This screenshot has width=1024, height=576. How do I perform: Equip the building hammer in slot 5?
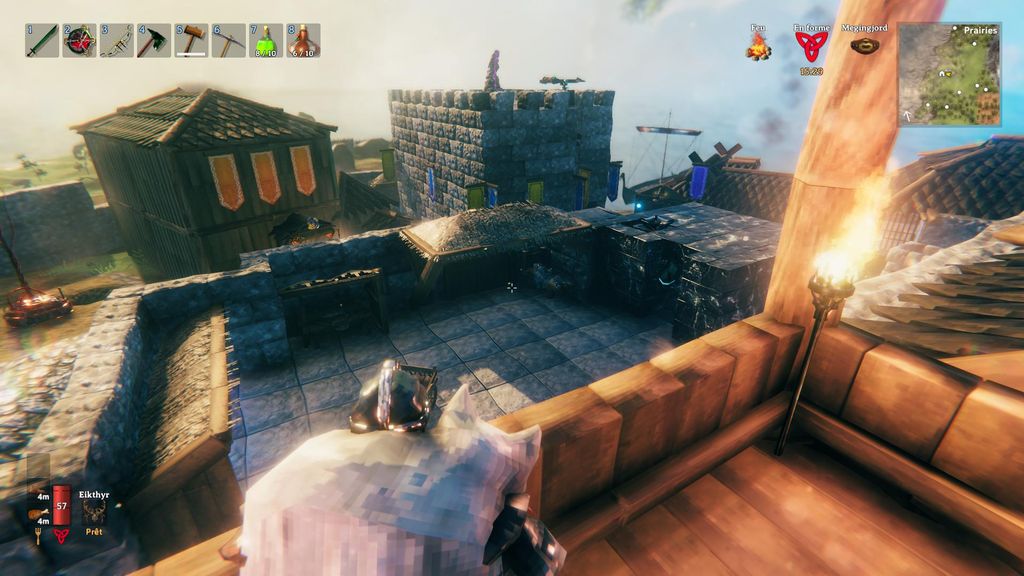point(191,40)
